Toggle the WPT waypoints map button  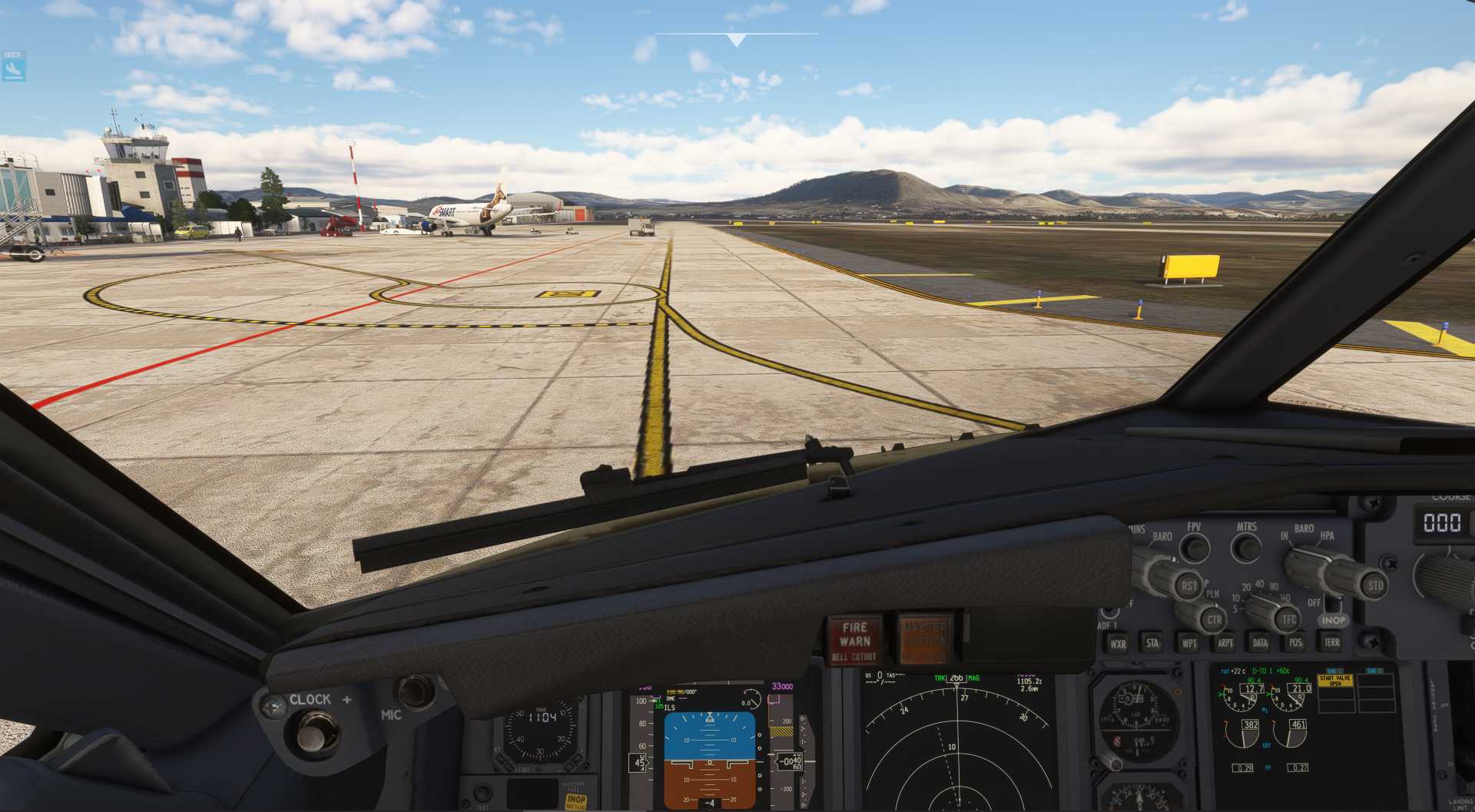[1189, 643]
